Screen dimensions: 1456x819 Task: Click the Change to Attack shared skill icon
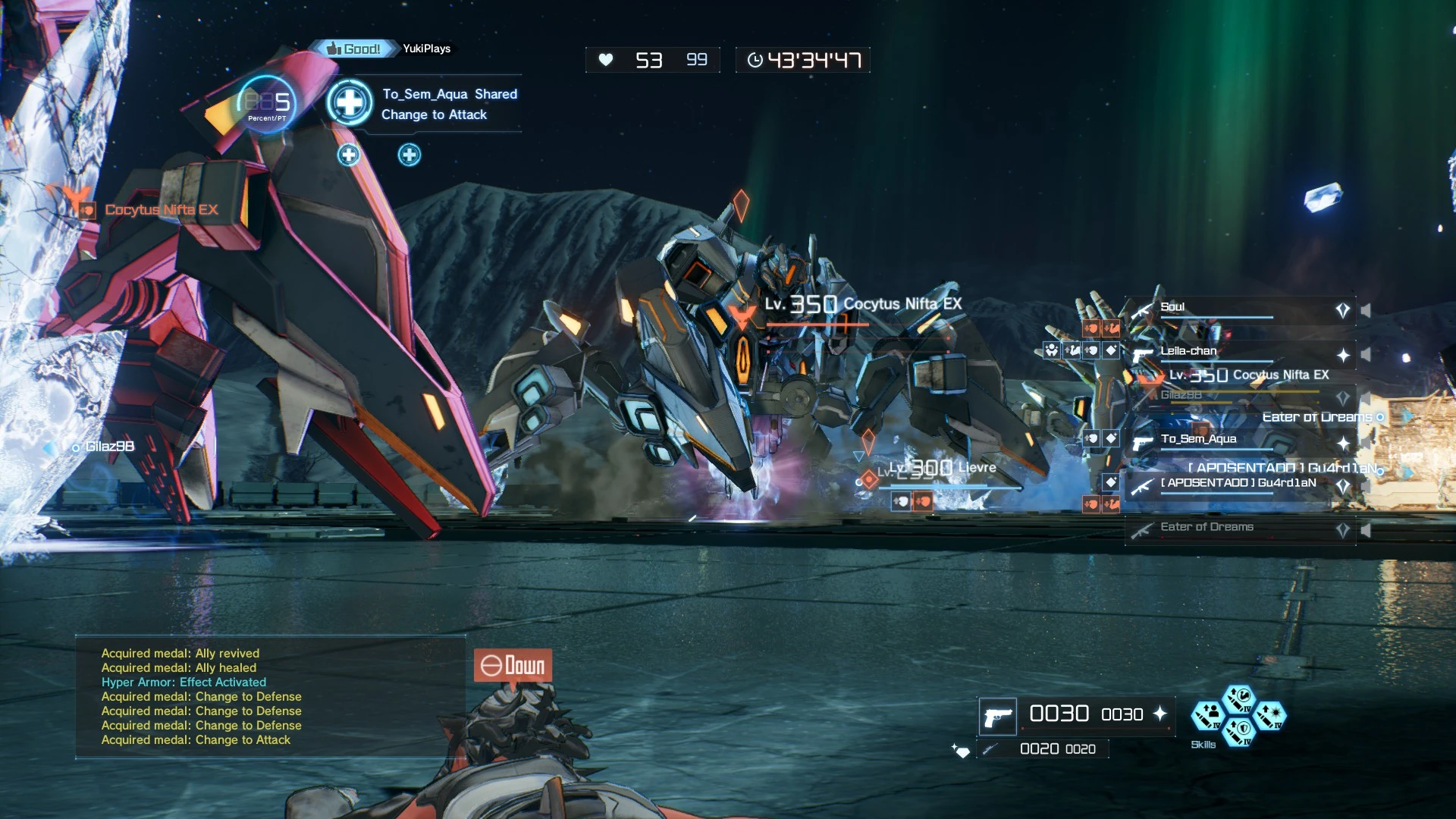coord(350,102)
